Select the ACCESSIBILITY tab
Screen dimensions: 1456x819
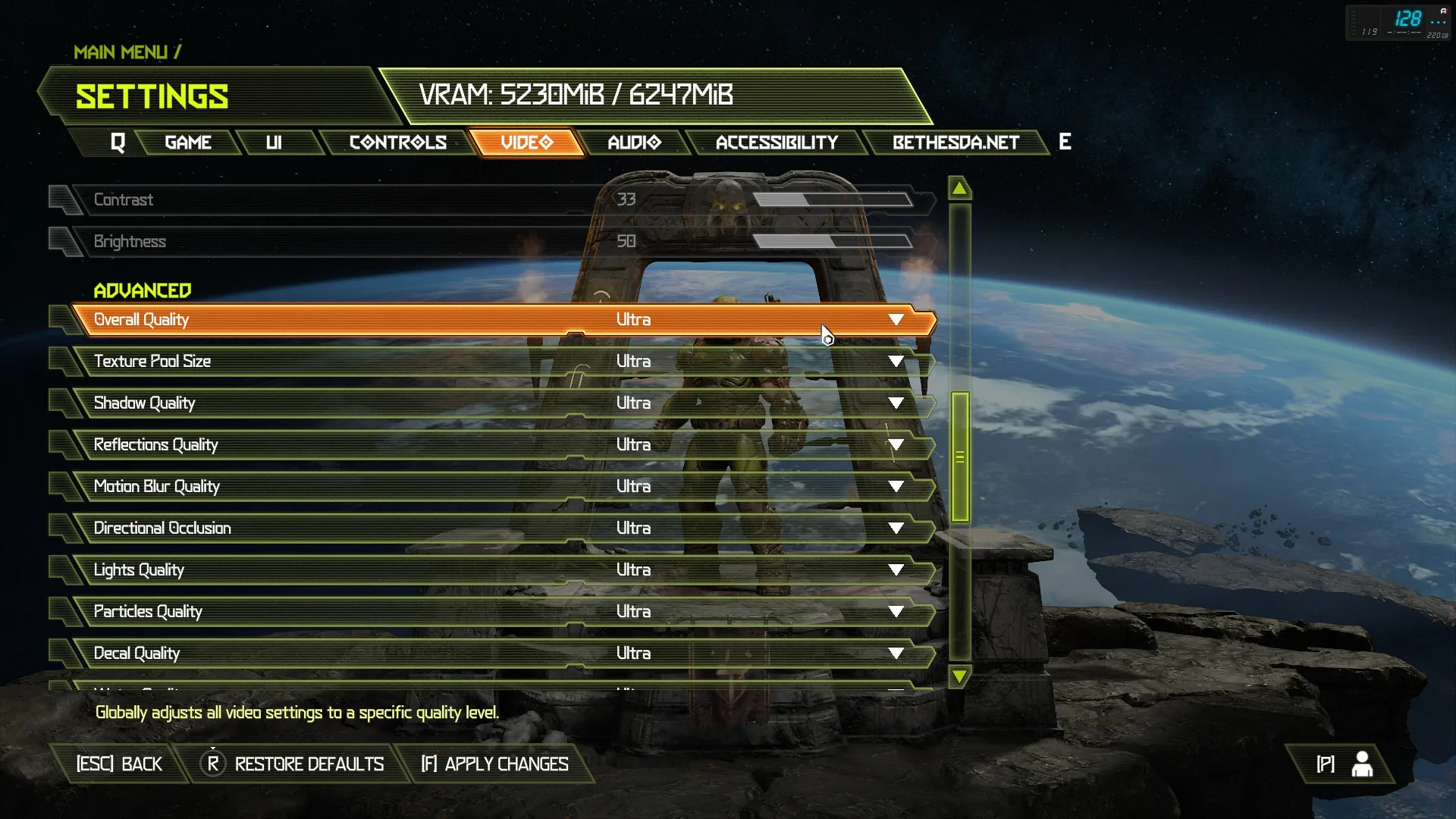pyautogui.click(x=777, y=142)
